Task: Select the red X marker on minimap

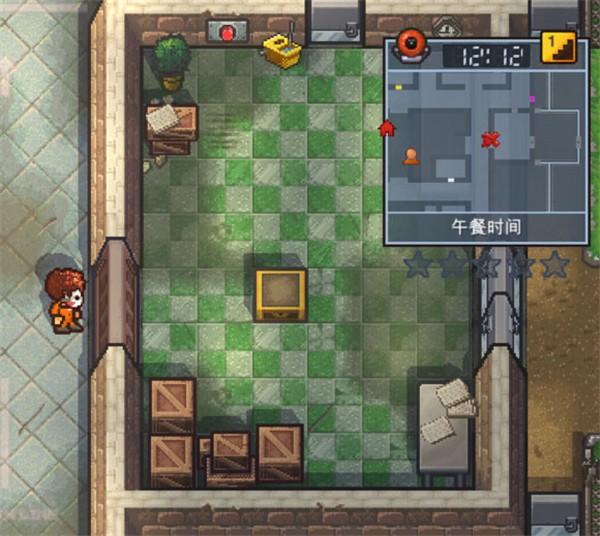Action: pyautogui.click(x=490, y=140)
